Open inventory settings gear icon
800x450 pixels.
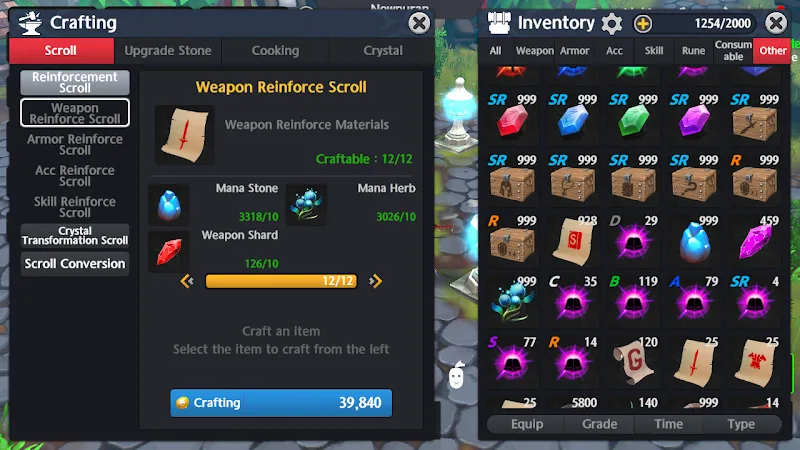[x=612, y=23]
